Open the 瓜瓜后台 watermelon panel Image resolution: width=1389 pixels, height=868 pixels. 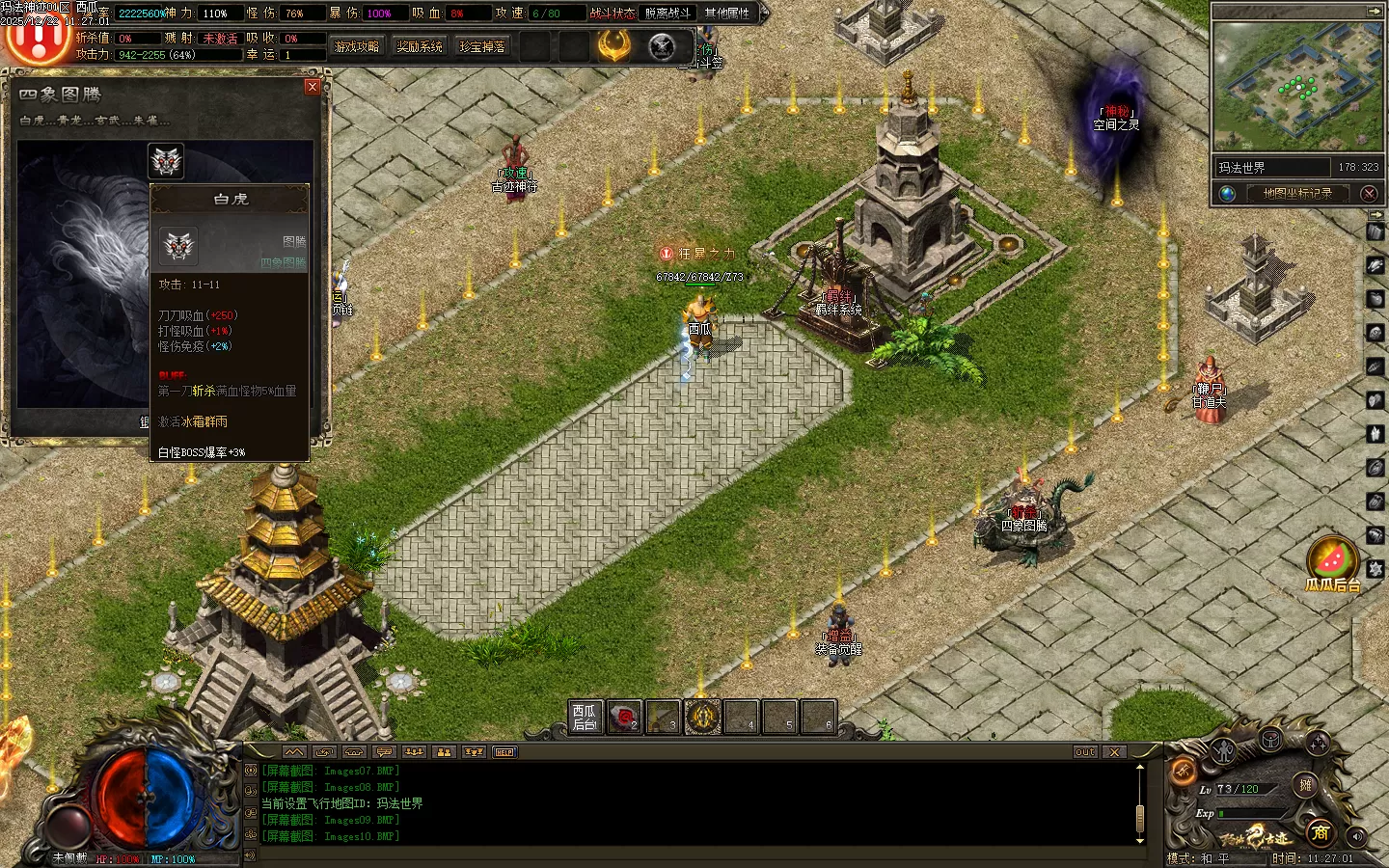(1332, 564)
